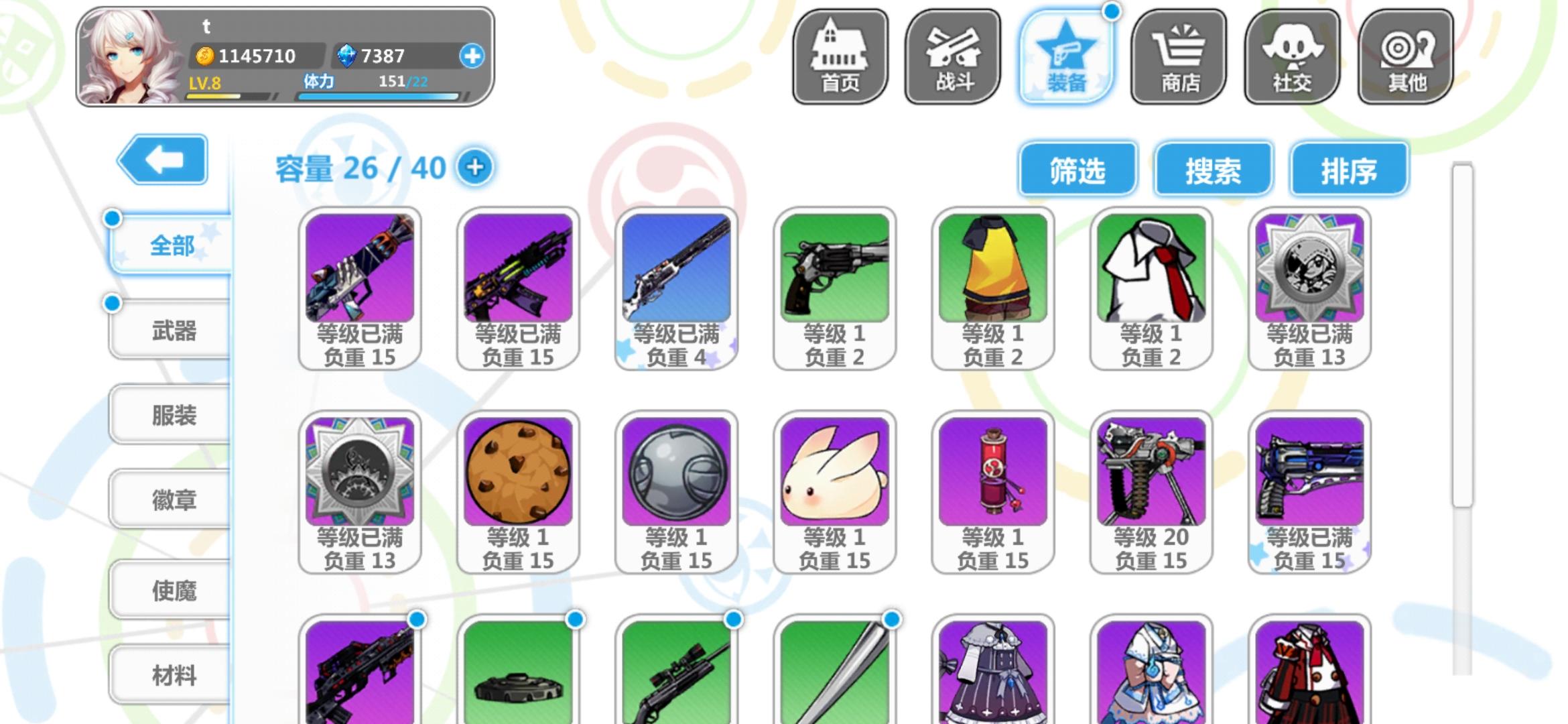Viewport: 1568px width, 724px height.
Task: Switch to the 服装 clothing tab
Action: (170, 416)
